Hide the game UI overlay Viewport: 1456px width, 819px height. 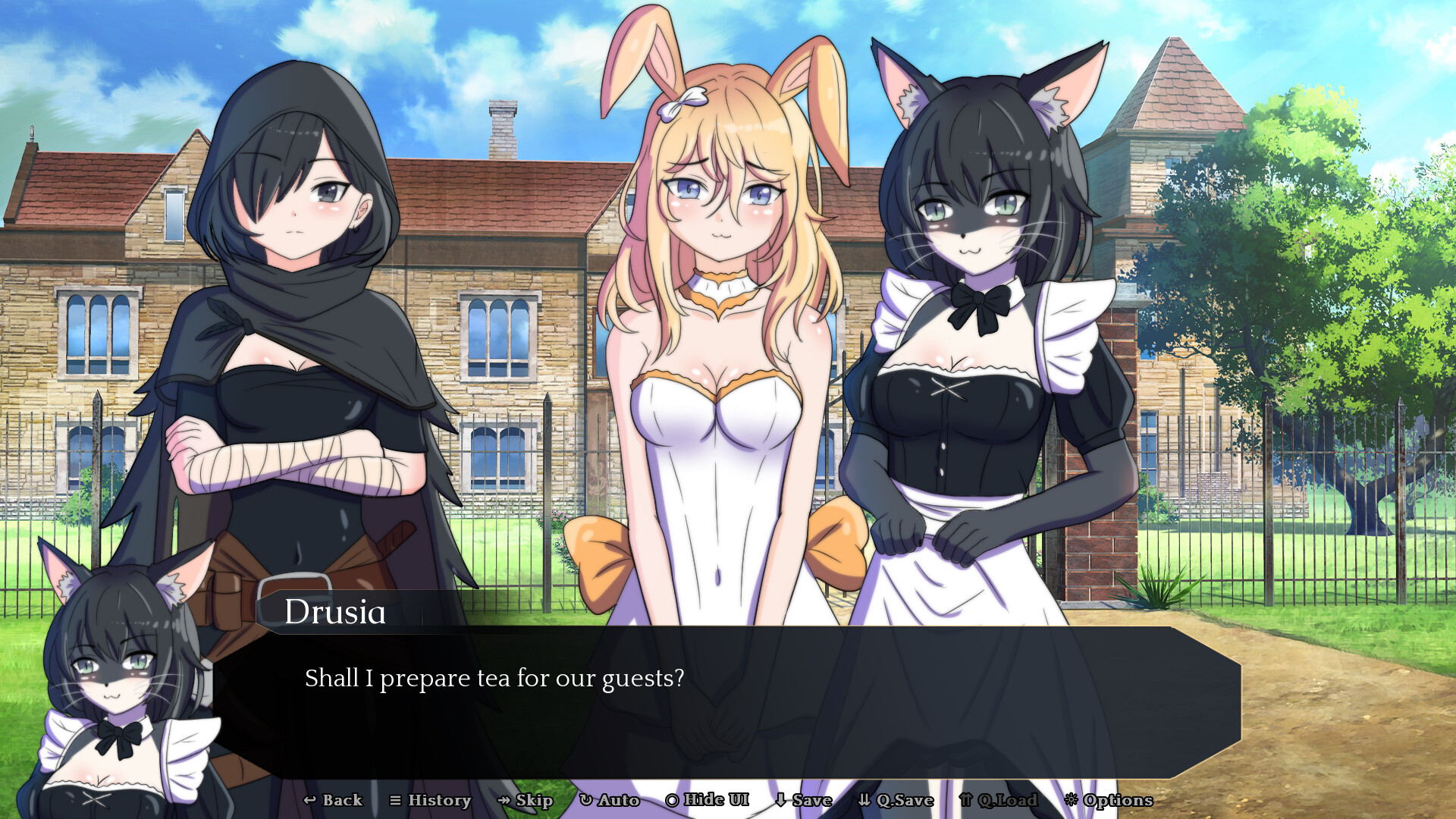[707, 800]
